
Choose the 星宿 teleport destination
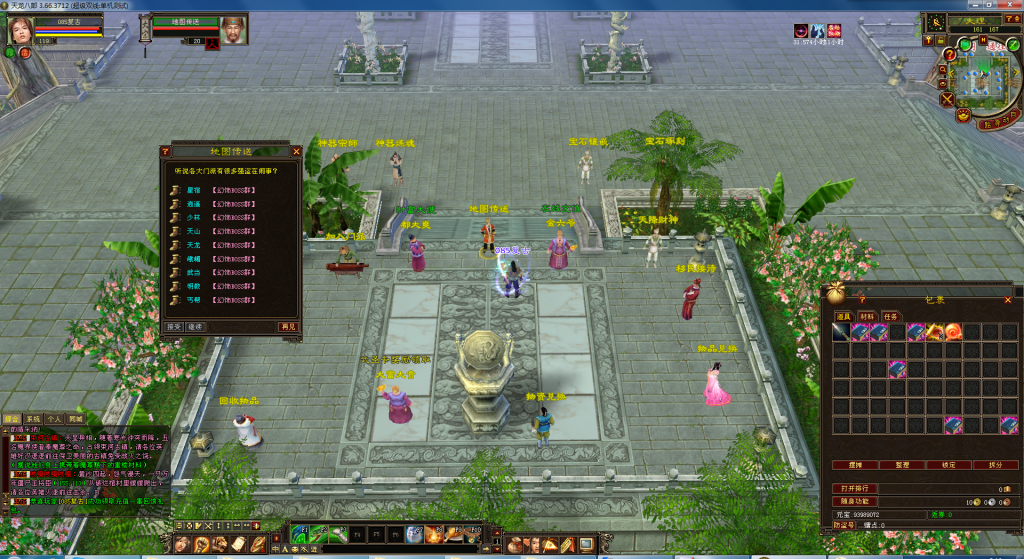click(193, 188)
